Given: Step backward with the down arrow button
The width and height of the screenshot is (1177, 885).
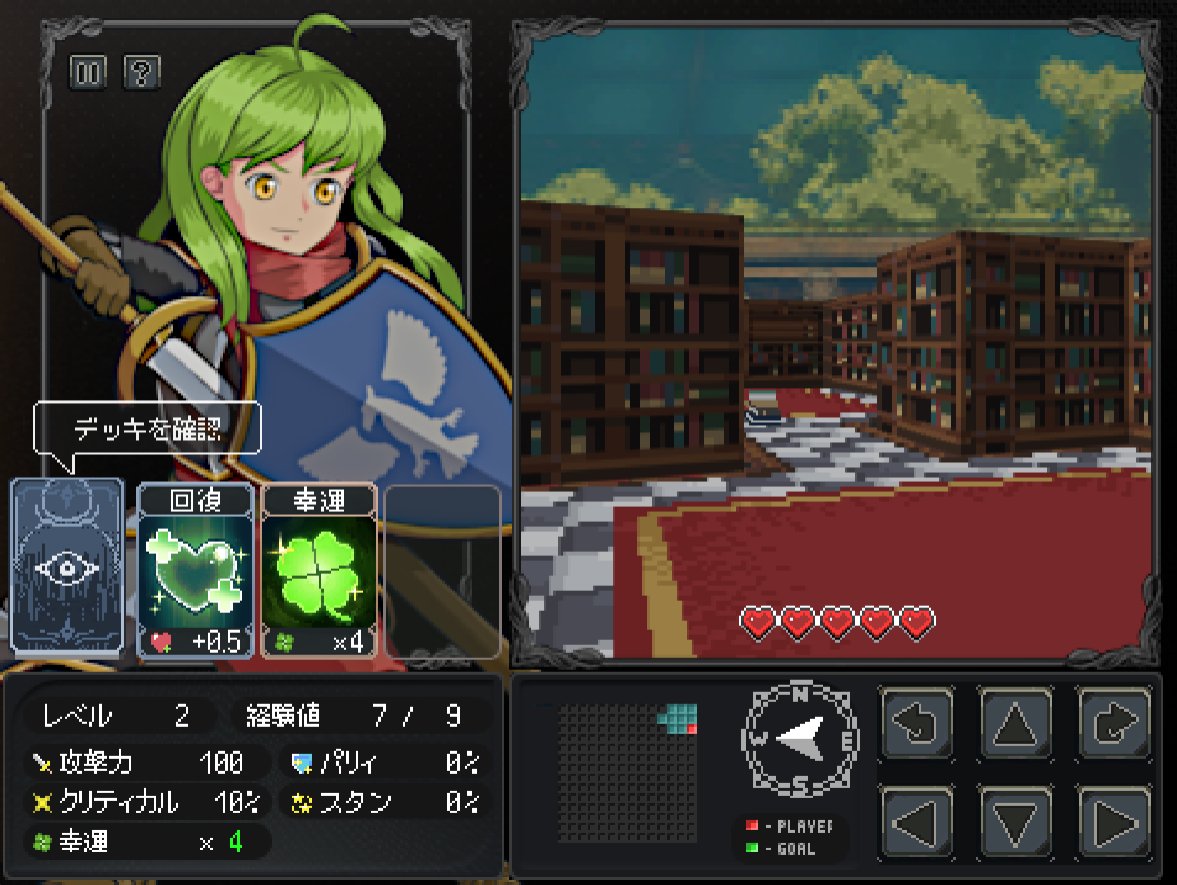Looking at the screenshot, I should click(x=1015, y=822).
